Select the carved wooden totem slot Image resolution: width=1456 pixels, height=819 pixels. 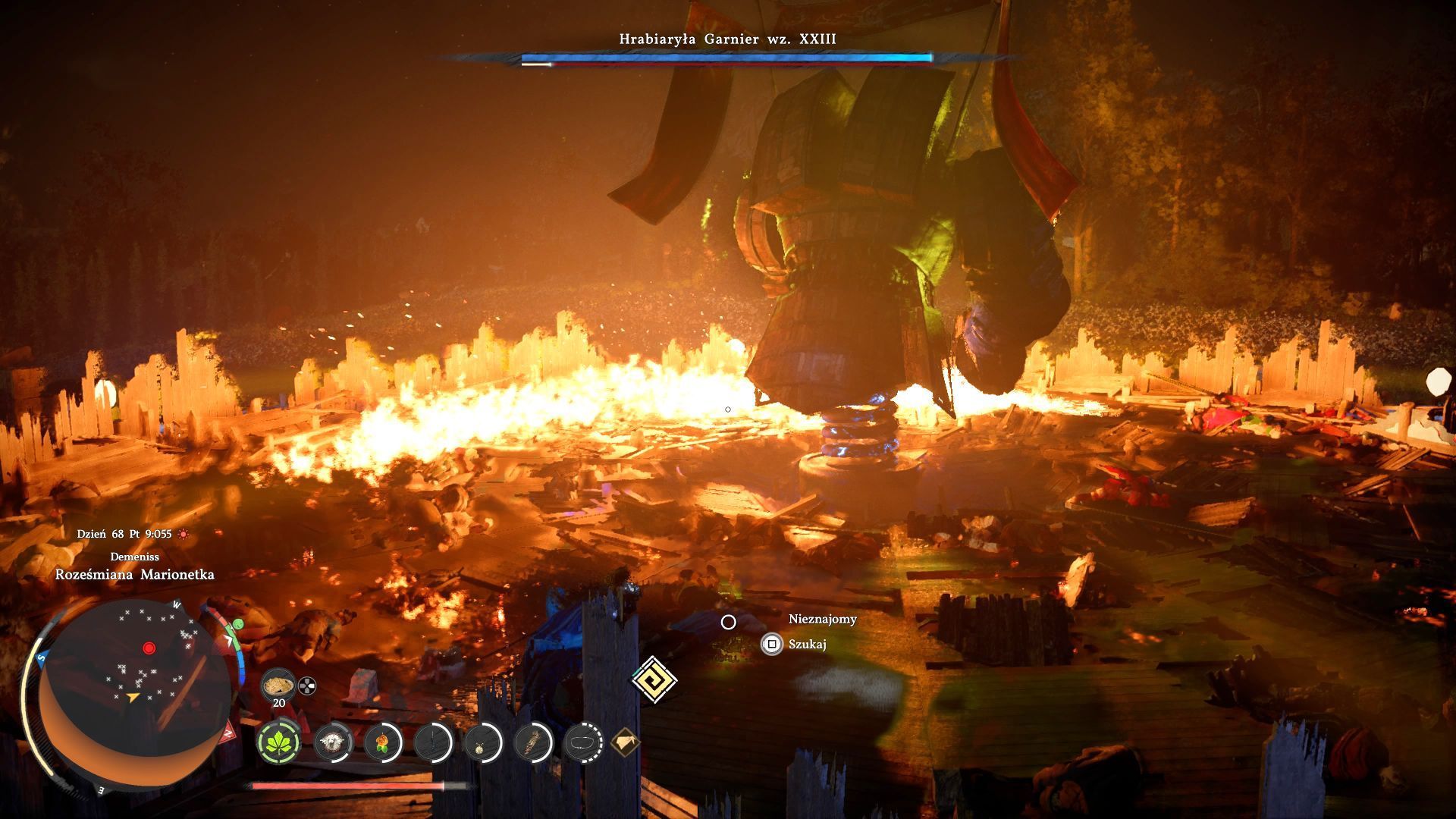[x=533, y=742]
